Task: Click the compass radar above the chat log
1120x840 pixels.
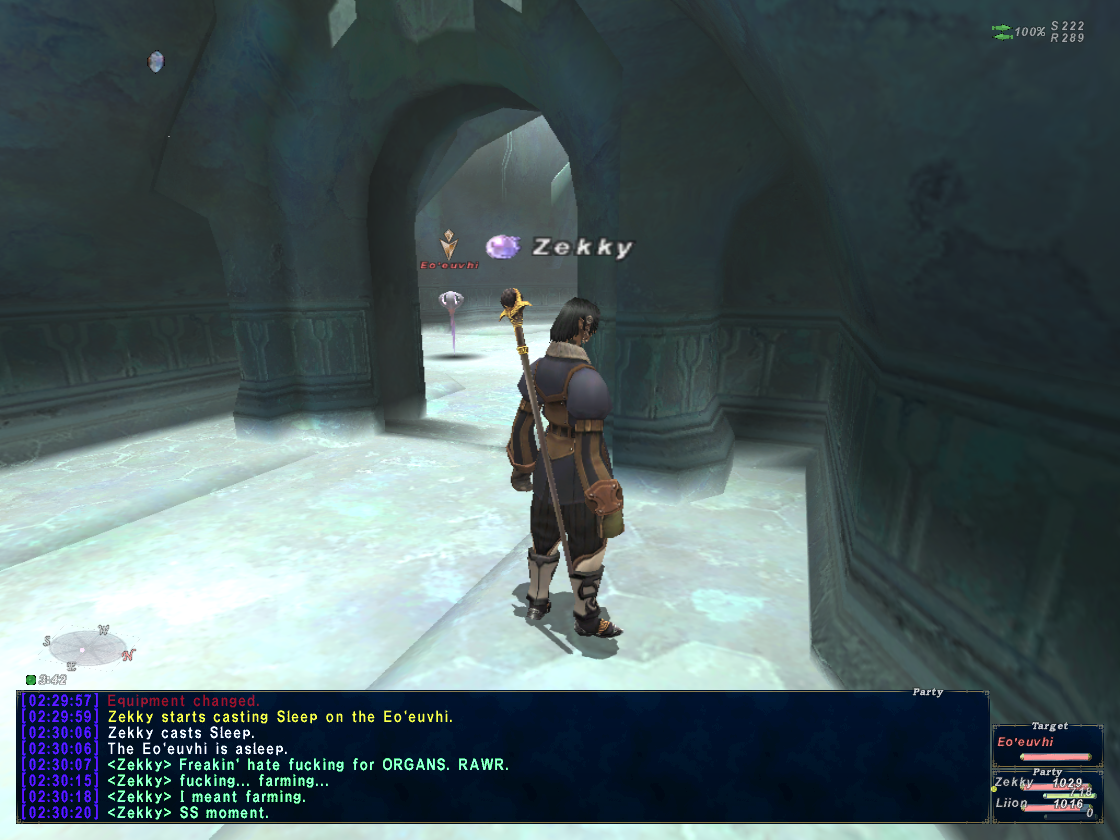Action: (x=87, y=647)
